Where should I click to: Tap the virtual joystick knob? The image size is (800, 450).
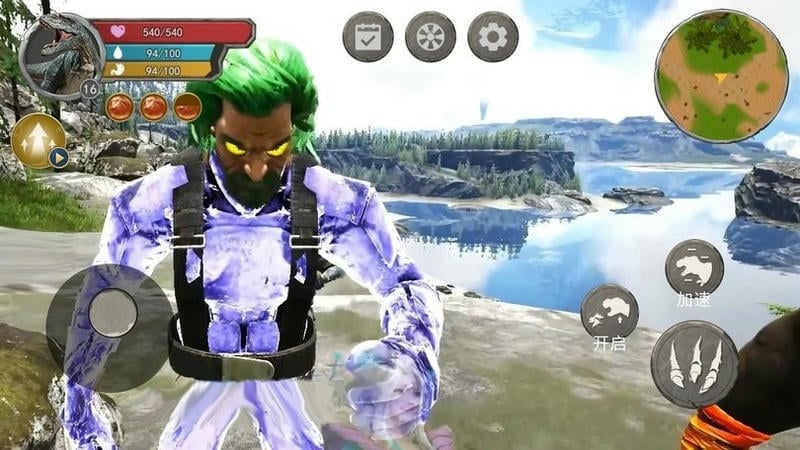[x=112, y=313]
